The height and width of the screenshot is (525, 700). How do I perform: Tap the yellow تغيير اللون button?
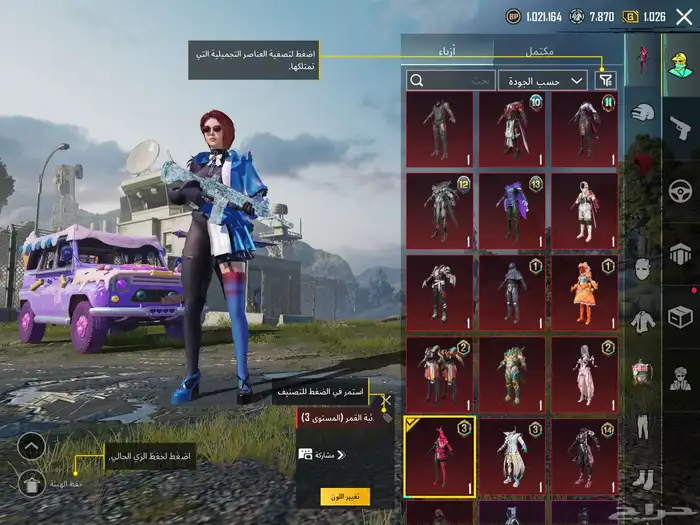click(345, 496)
